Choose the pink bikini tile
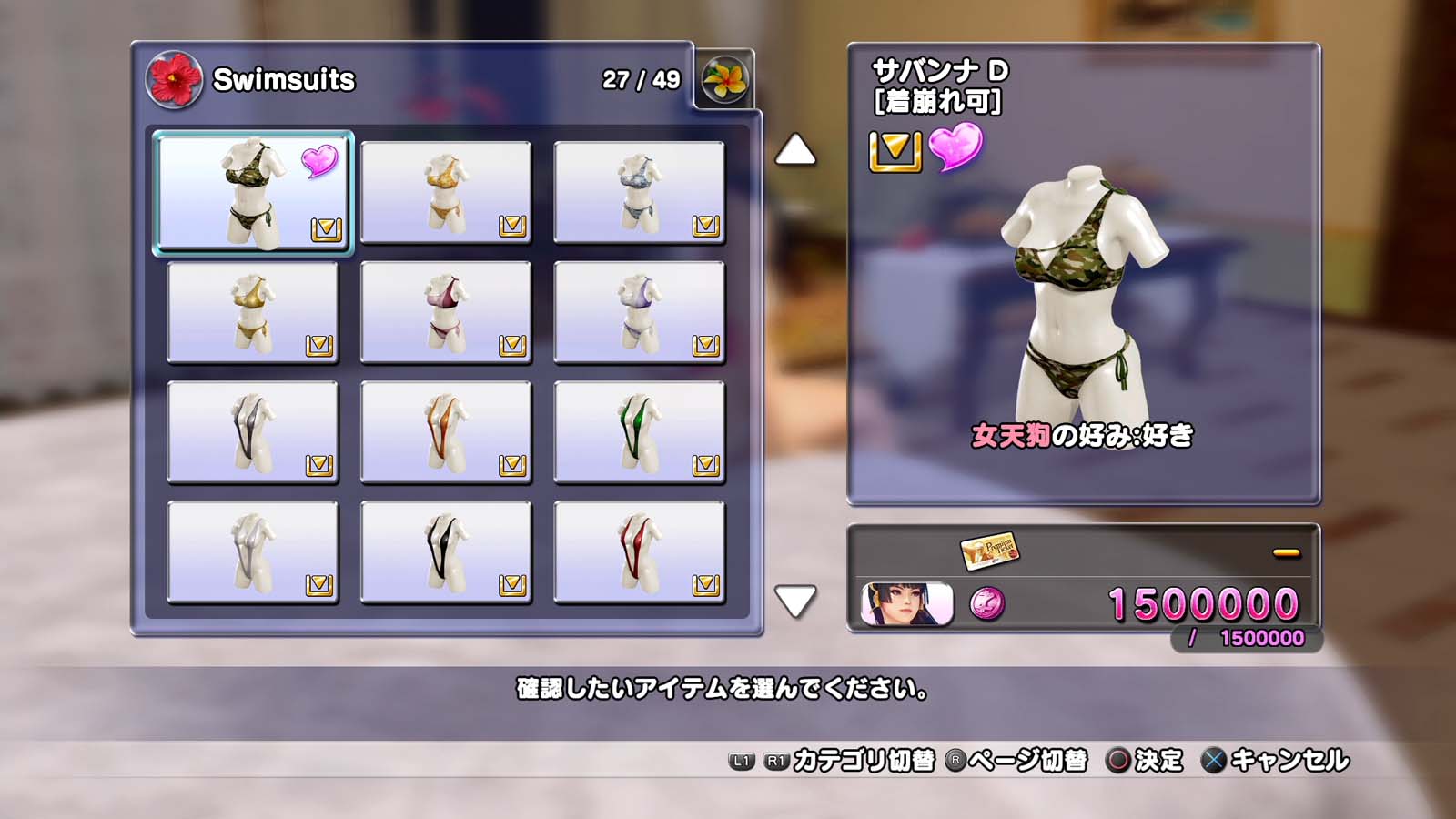 click(446, 312)
